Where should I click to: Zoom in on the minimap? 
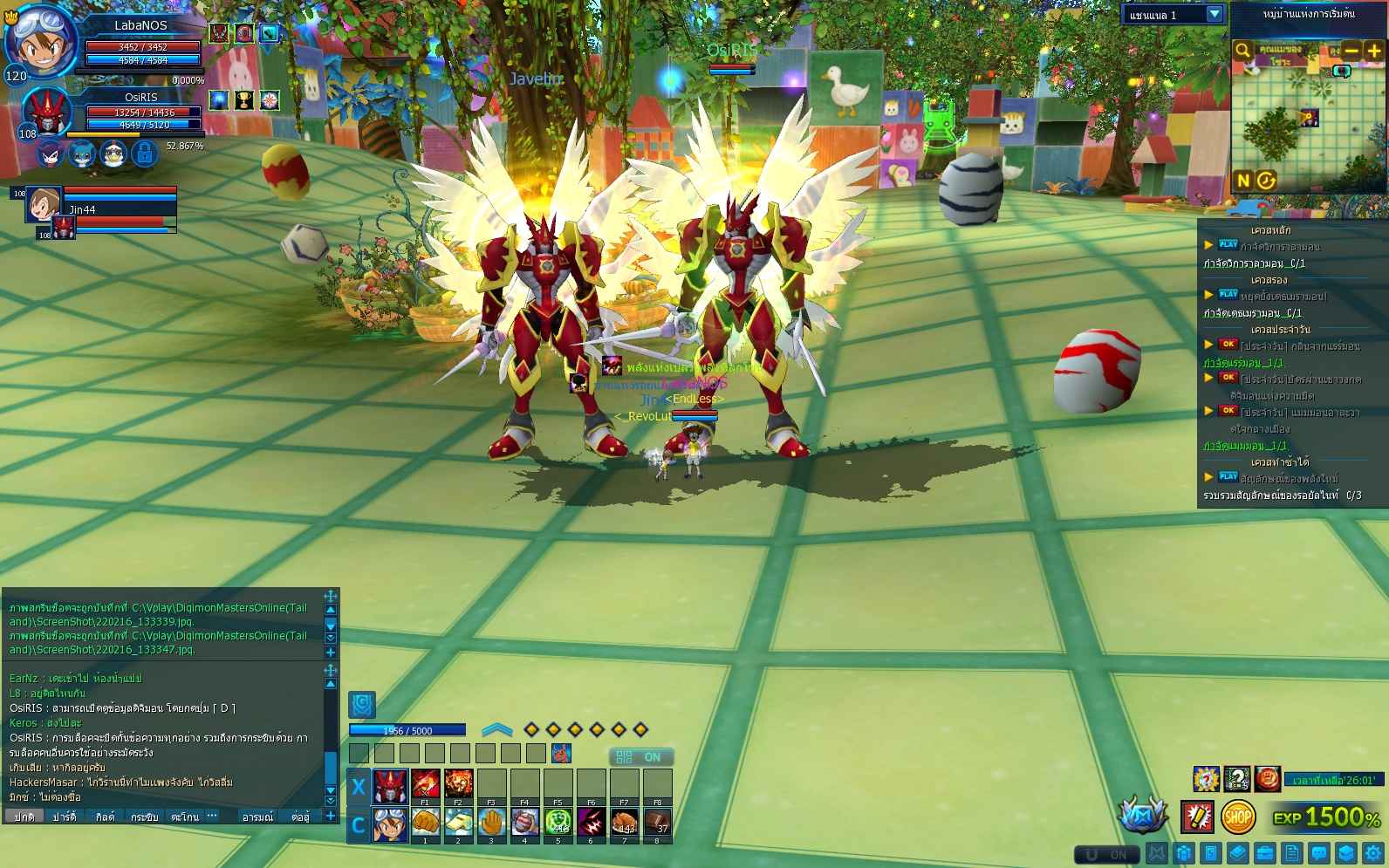[x=1373, y=51]
